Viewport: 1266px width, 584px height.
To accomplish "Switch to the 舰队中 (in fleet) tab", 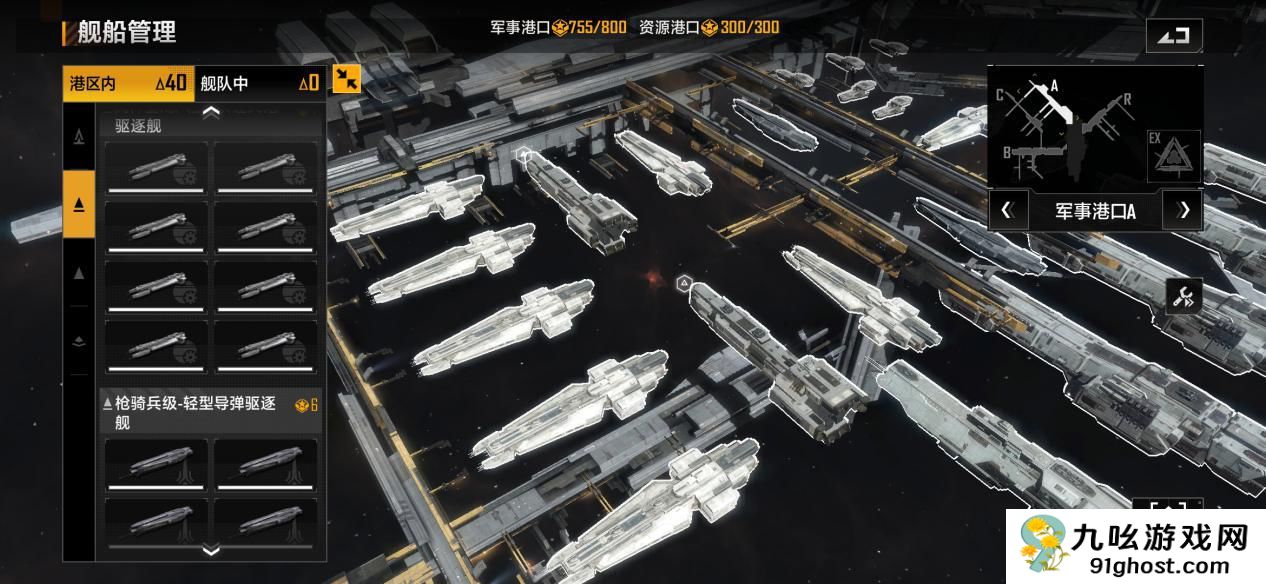I will click(259, 83).
